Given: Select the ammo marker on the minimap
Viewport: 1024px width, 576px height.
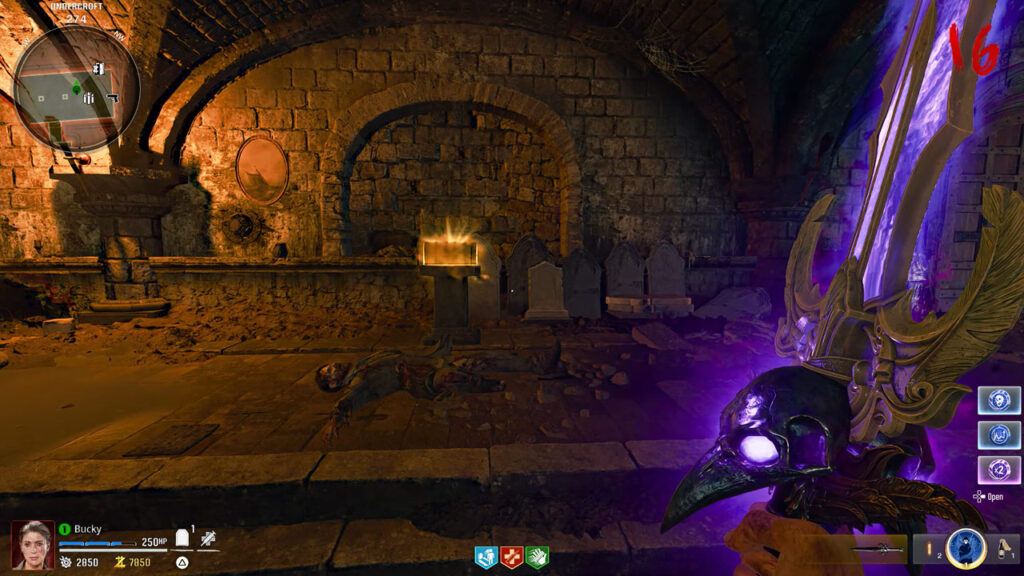Looking at the screenshot, I should [89, 98].
